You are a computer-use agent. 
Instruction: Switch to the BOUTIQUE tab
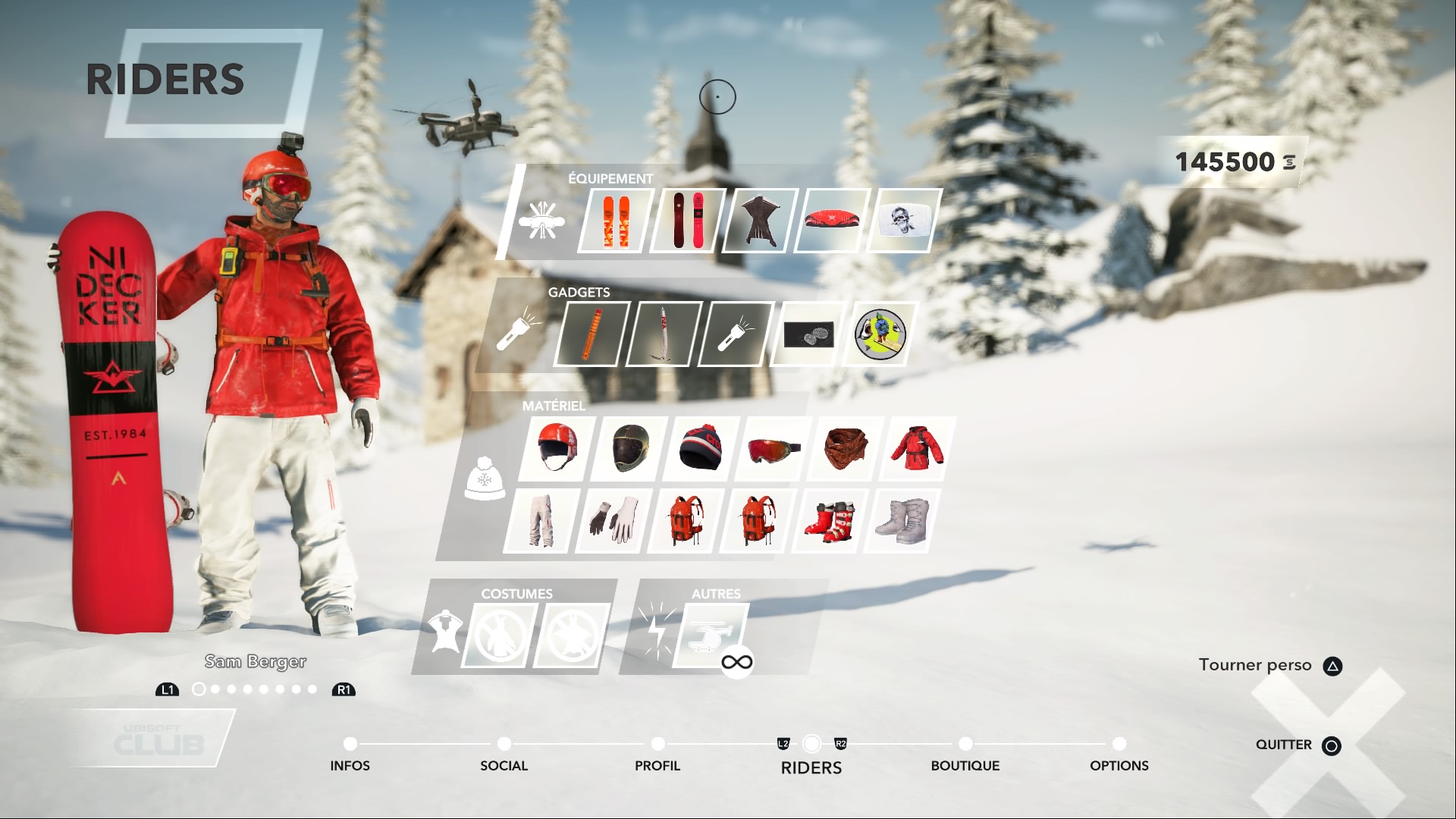(965, 766)
